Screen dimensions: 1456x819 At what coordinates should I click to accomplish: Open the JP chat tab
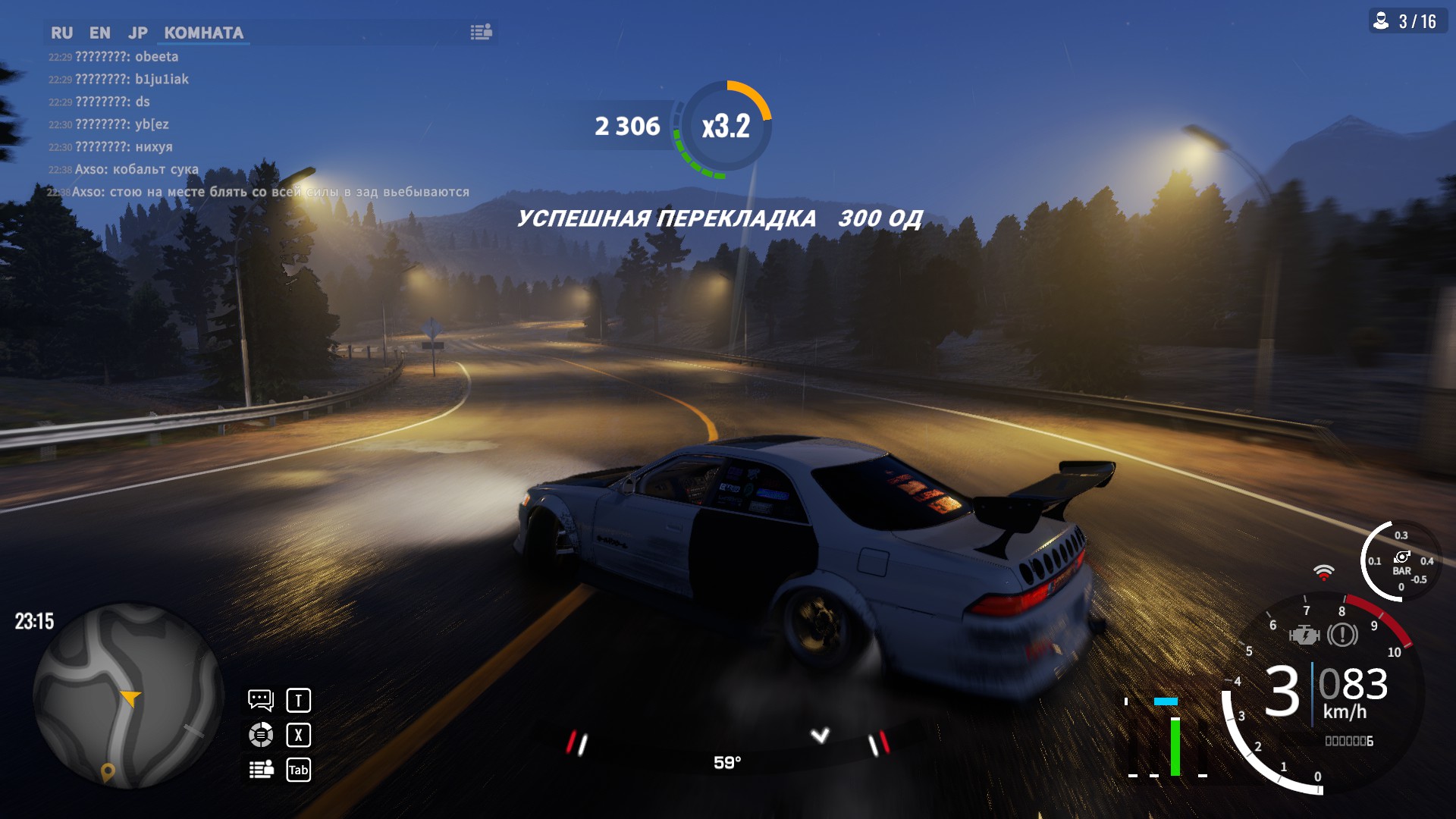click(x=137, y=33)
